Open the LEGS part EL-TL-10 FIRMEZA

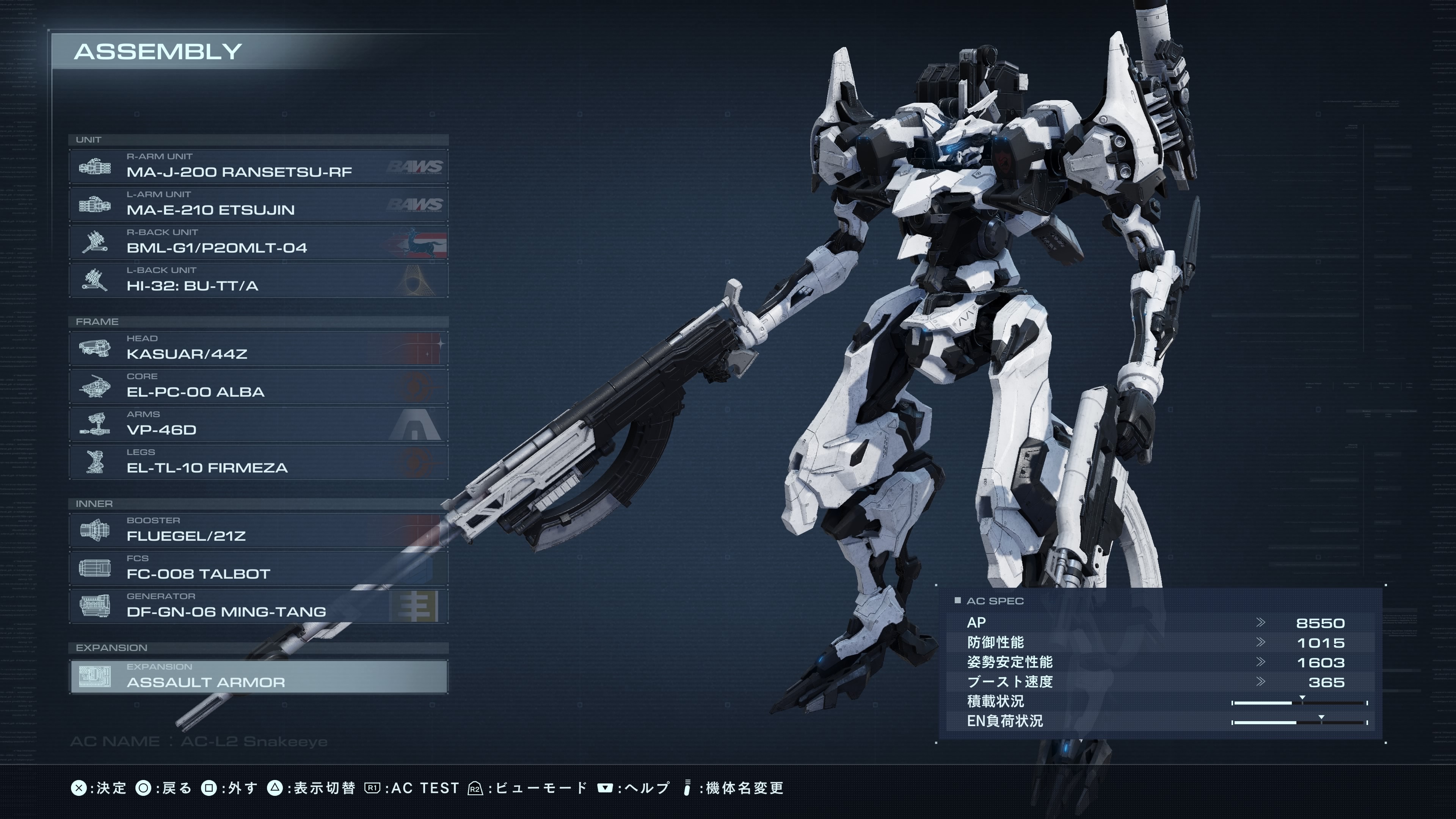(x=258, y=462)
